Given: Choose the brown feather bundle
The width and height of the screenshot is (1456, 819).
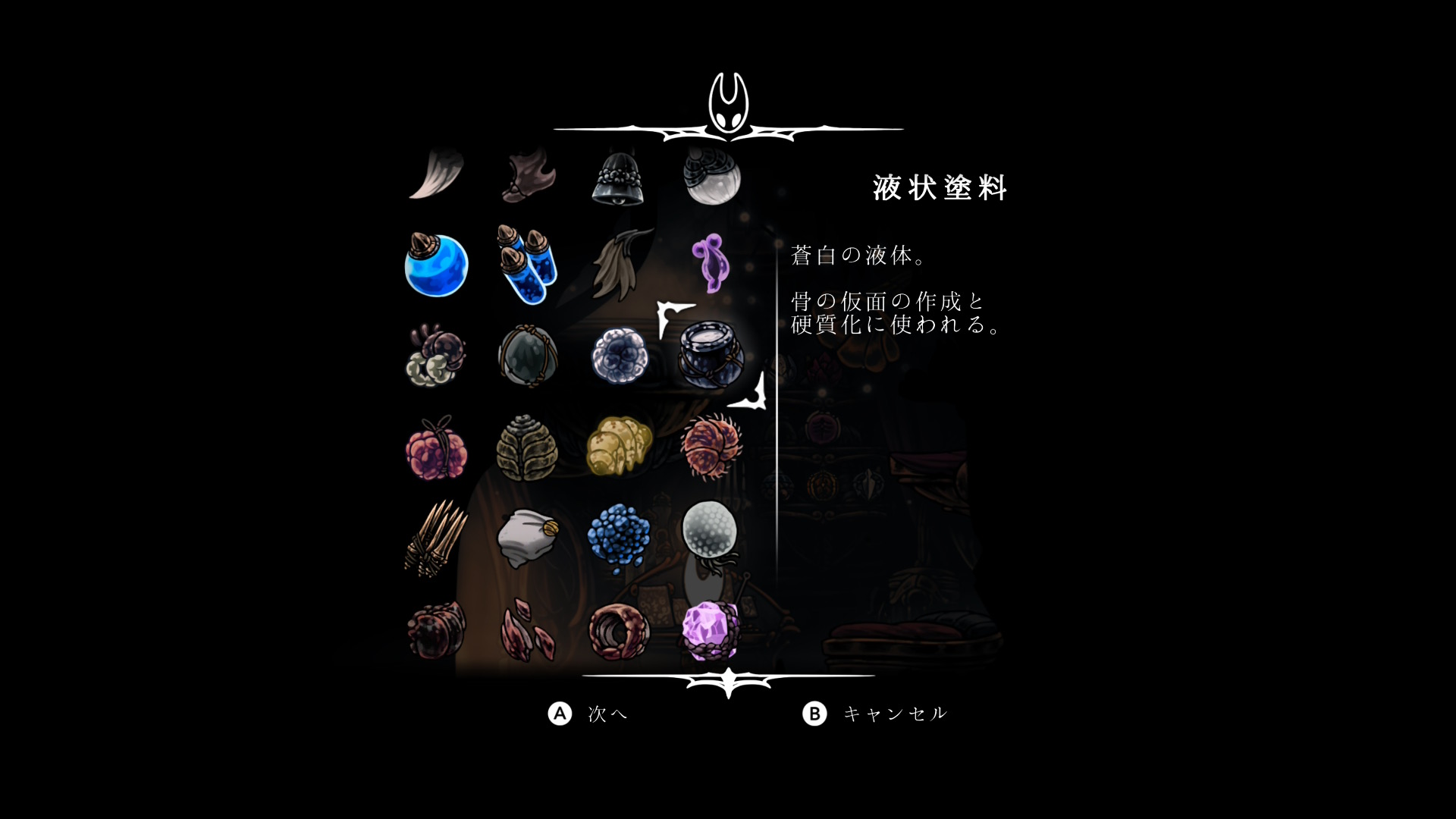Looking at the screenshot, I should (x=620, y=264).
